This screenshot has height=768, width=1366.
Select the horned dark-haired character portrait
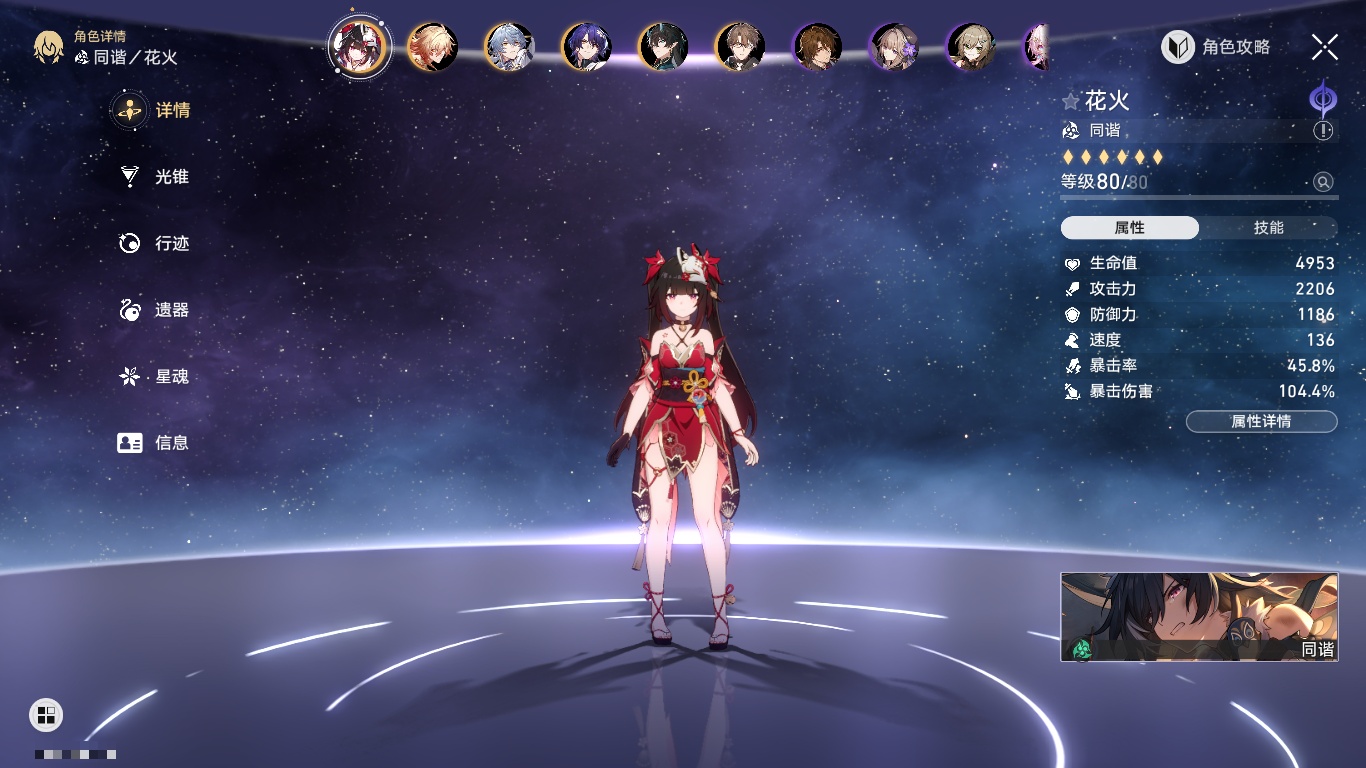pos(663,47)
